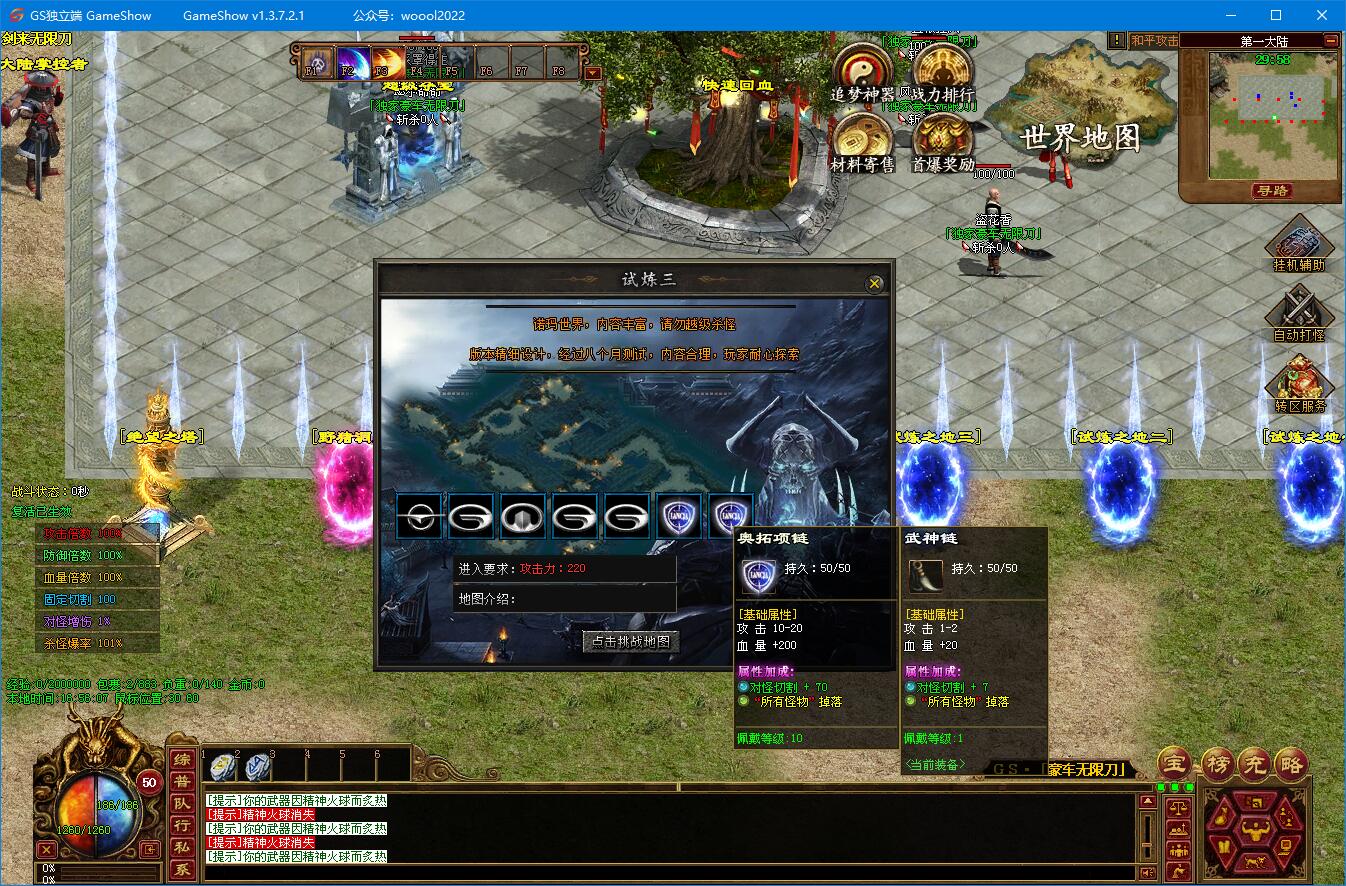1346x886 pixels.
Task: Click the 寻路 pathfinding button under minimap
Action: (1271, 191)
